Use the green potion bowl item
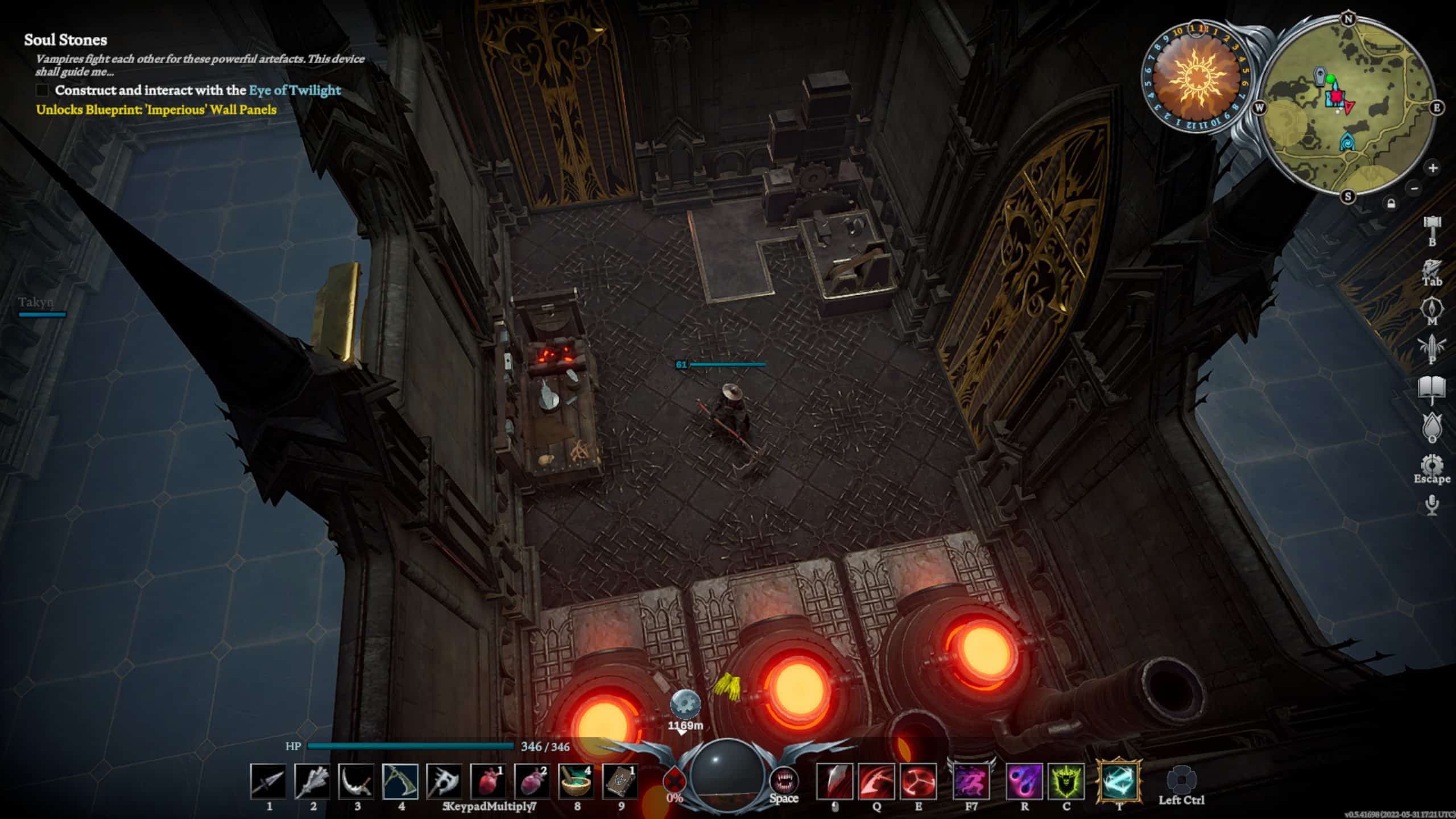 [x=576, y=781]
